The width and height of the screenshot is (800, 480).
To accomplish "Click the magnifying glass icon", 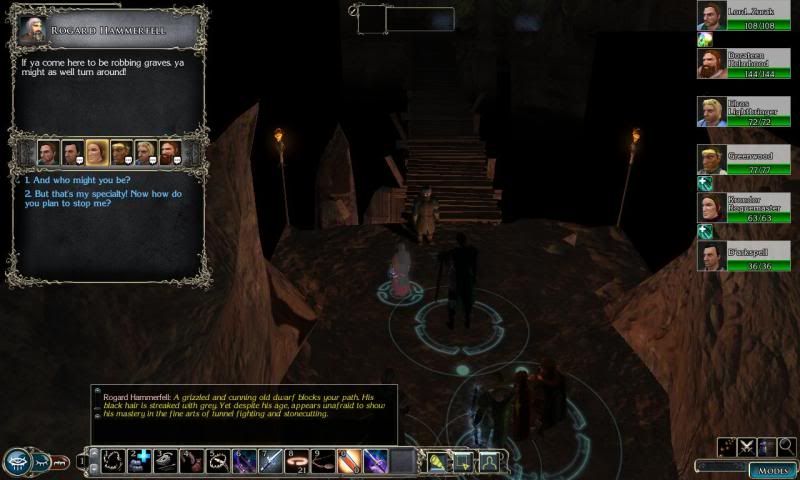I will click(x=787, y=447).
